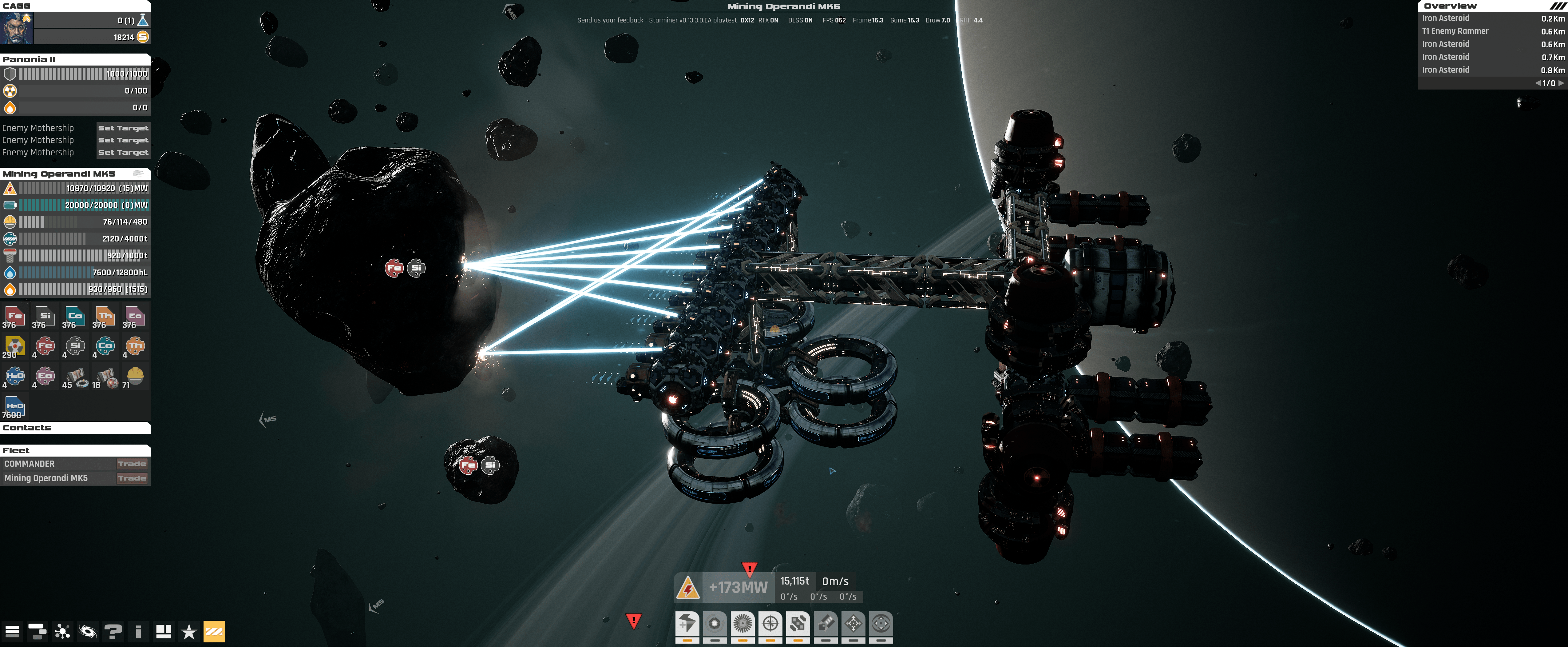This screenshot has height=647, width=1568.
Task: Click the Overview panel stripes icon
Action: [1557, 6]
